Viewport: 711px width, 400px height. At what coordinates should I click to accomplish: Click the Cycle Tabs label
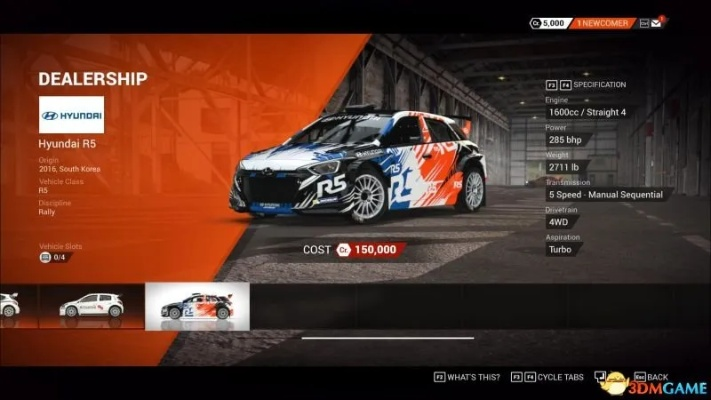tap(557, 377)
